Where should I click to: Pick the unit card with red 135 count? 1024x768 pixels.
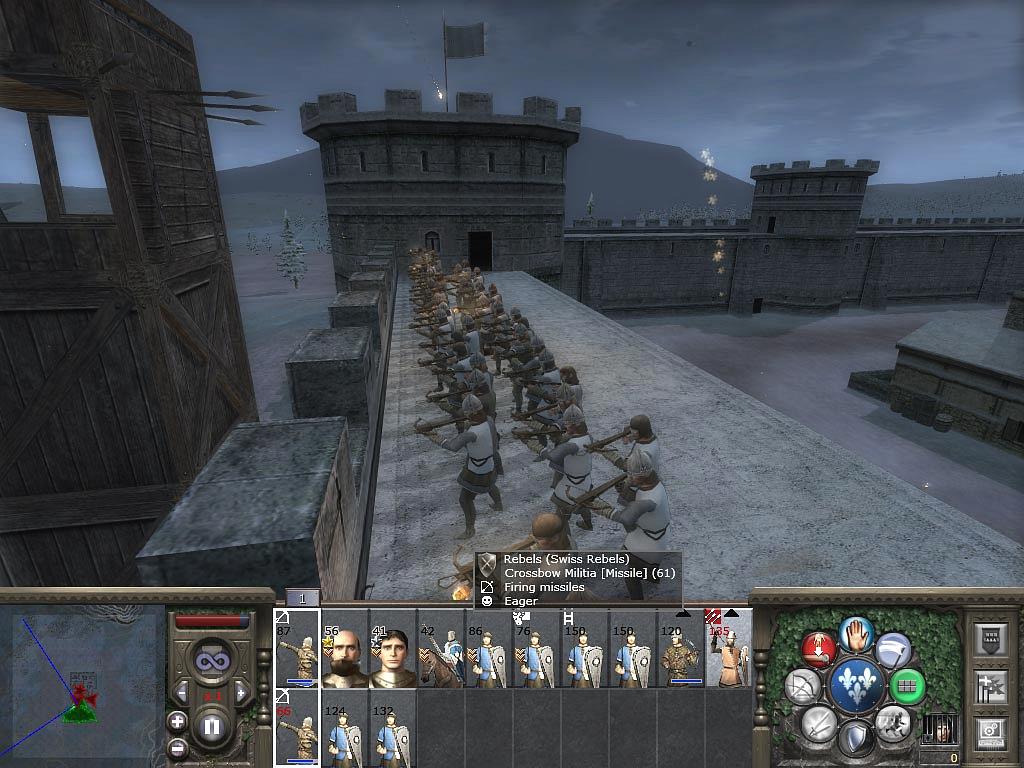(x=729, y=650)
